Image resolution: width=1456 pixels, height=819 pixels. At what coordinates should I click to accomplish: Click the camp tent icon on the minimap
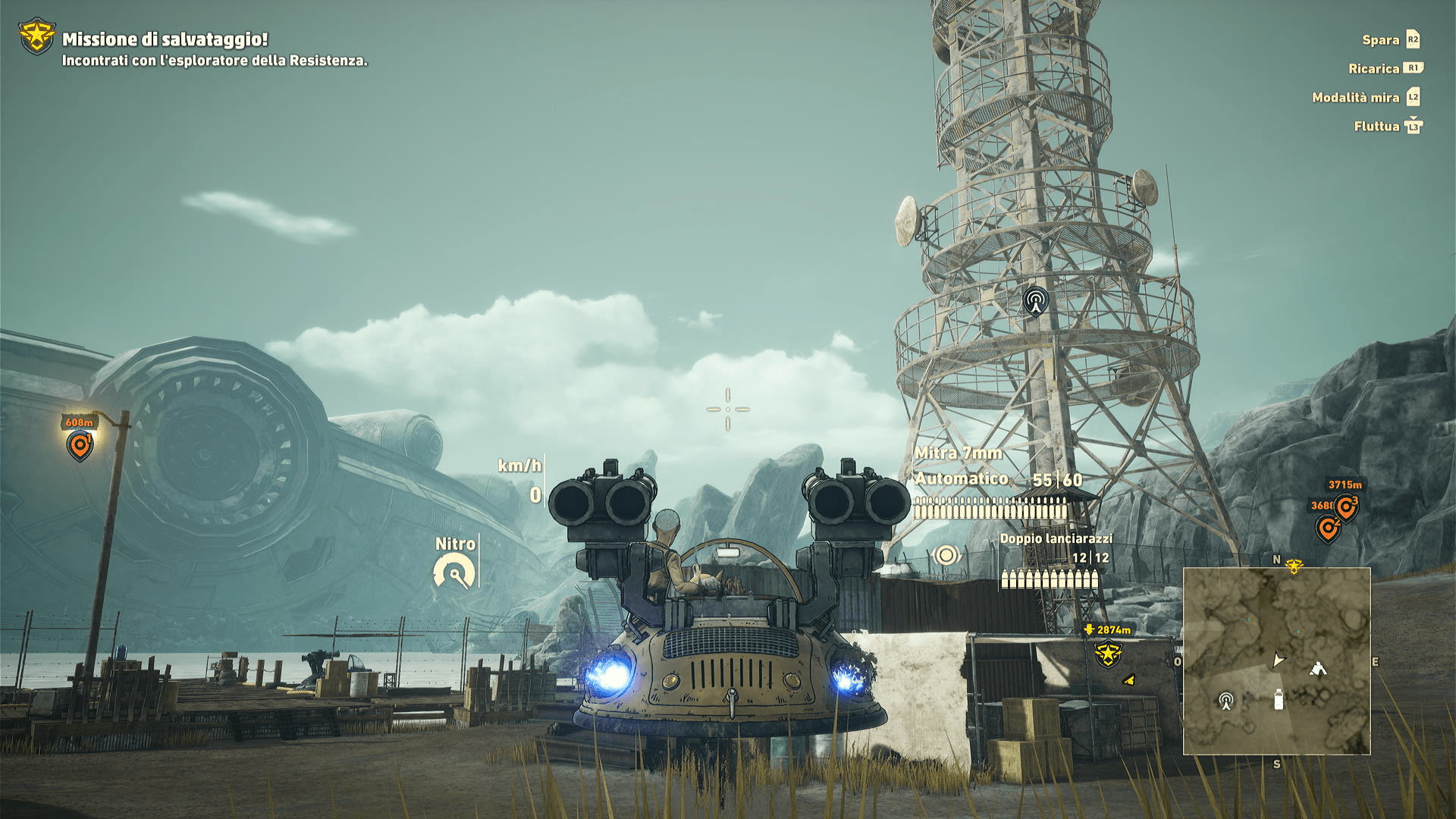point(1318,668)
